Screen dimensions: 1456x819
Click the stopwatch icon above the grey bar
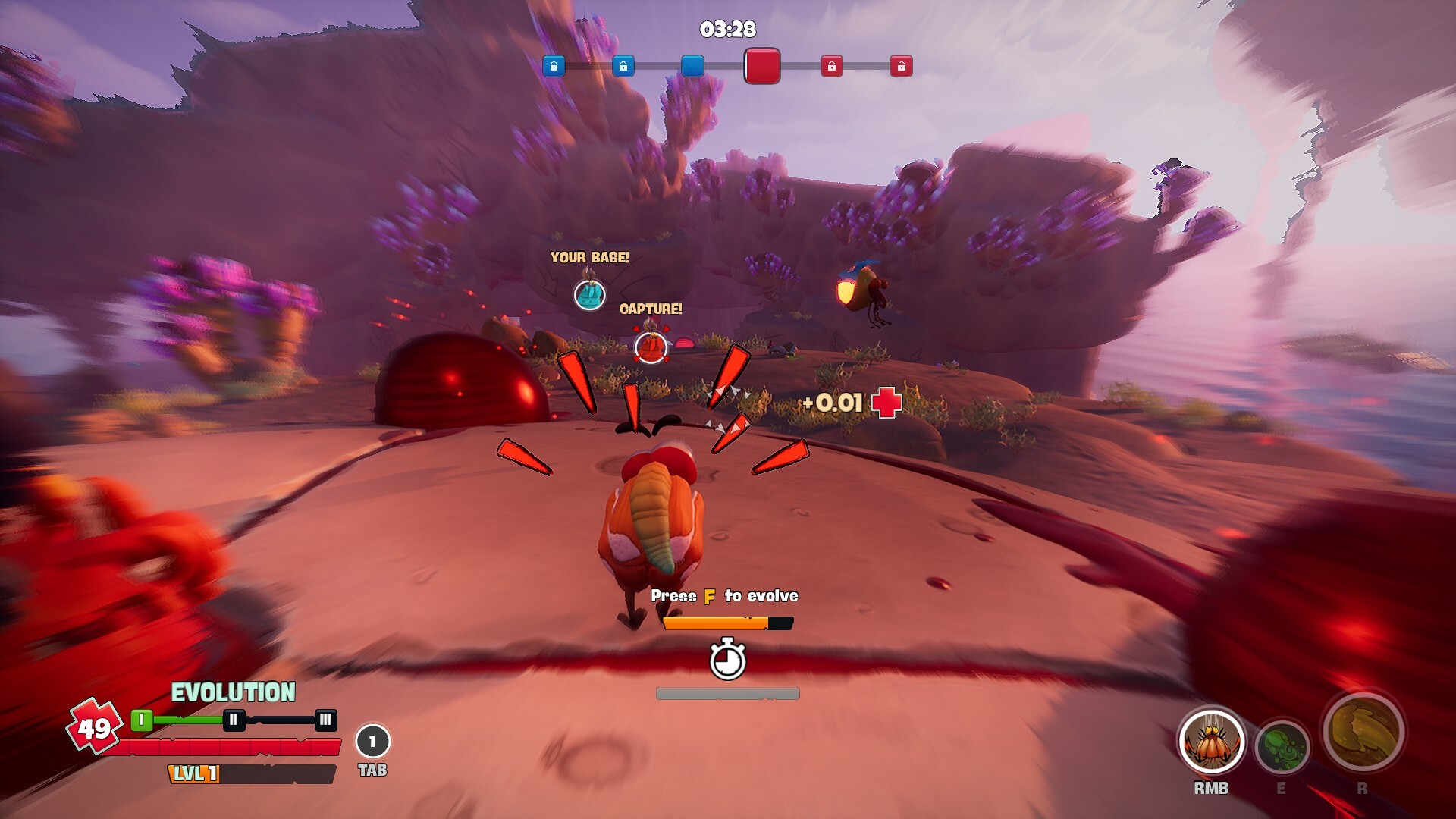727,660
